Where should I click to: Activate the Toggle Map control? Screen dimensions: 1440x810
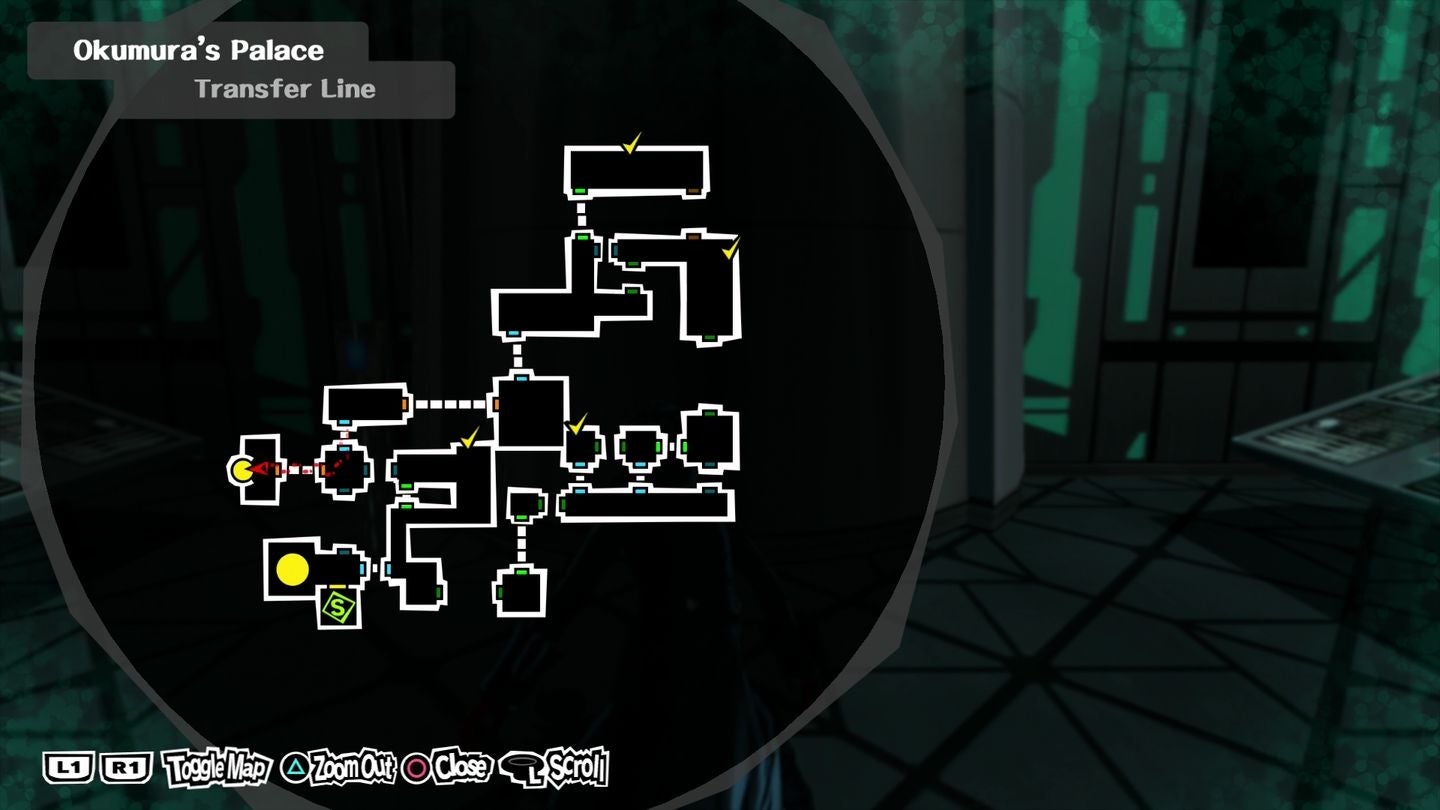(219, 768)
